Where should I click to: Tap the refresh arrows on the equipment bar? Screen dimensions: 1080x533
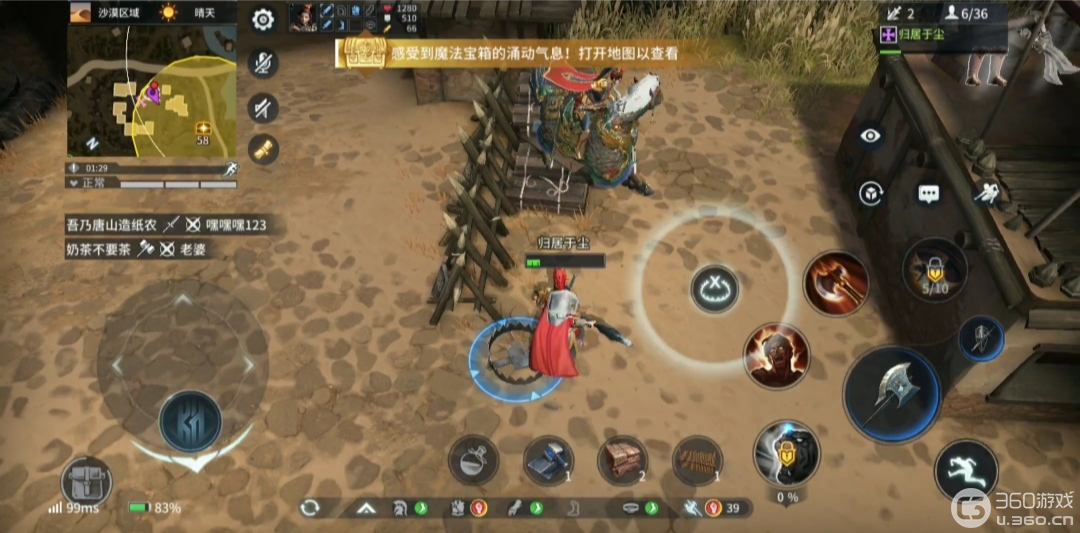[x=309, y=508]
